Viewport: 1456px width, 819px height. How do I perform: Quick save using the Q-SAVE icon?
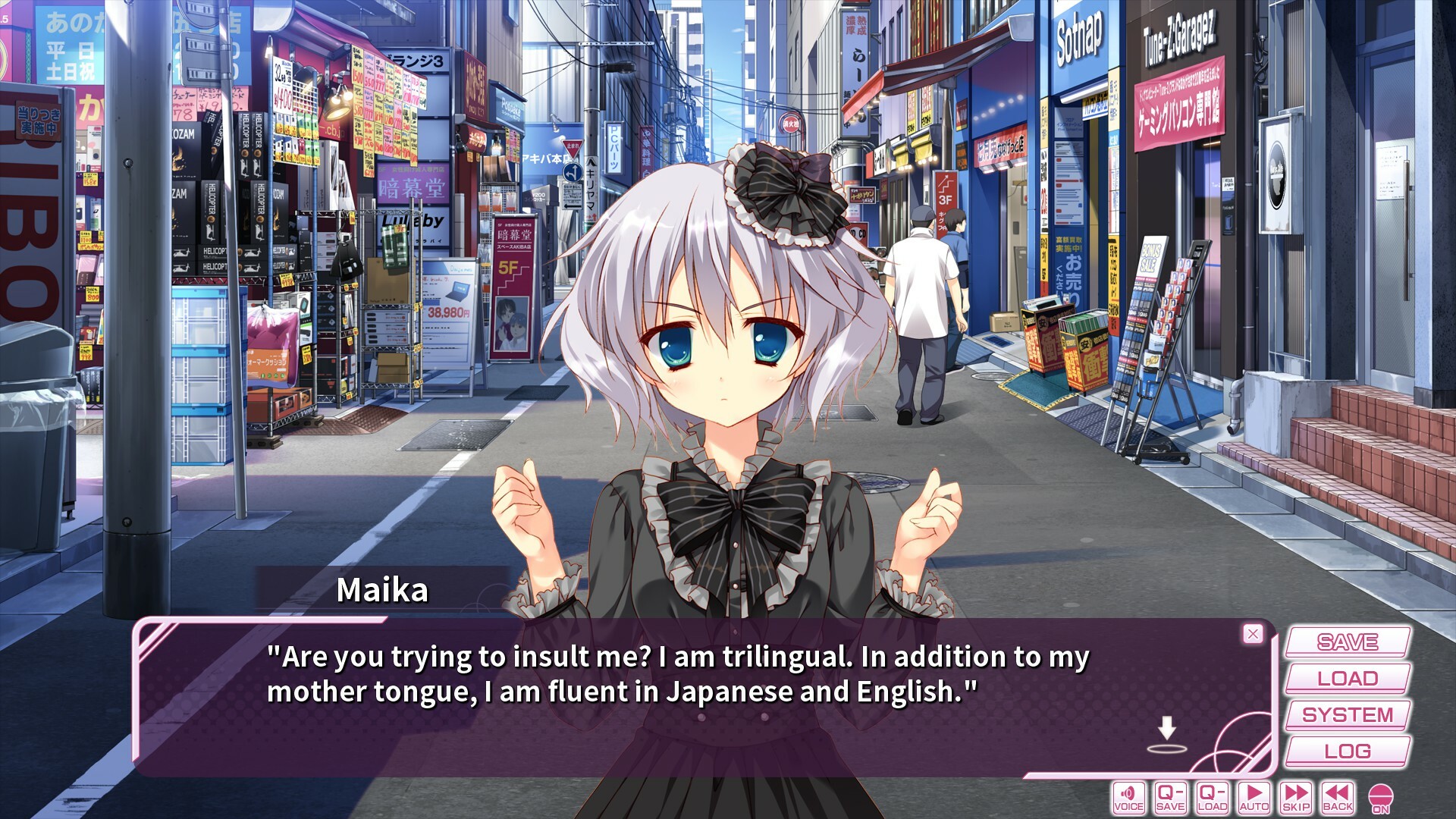[x=1172, y=798]
